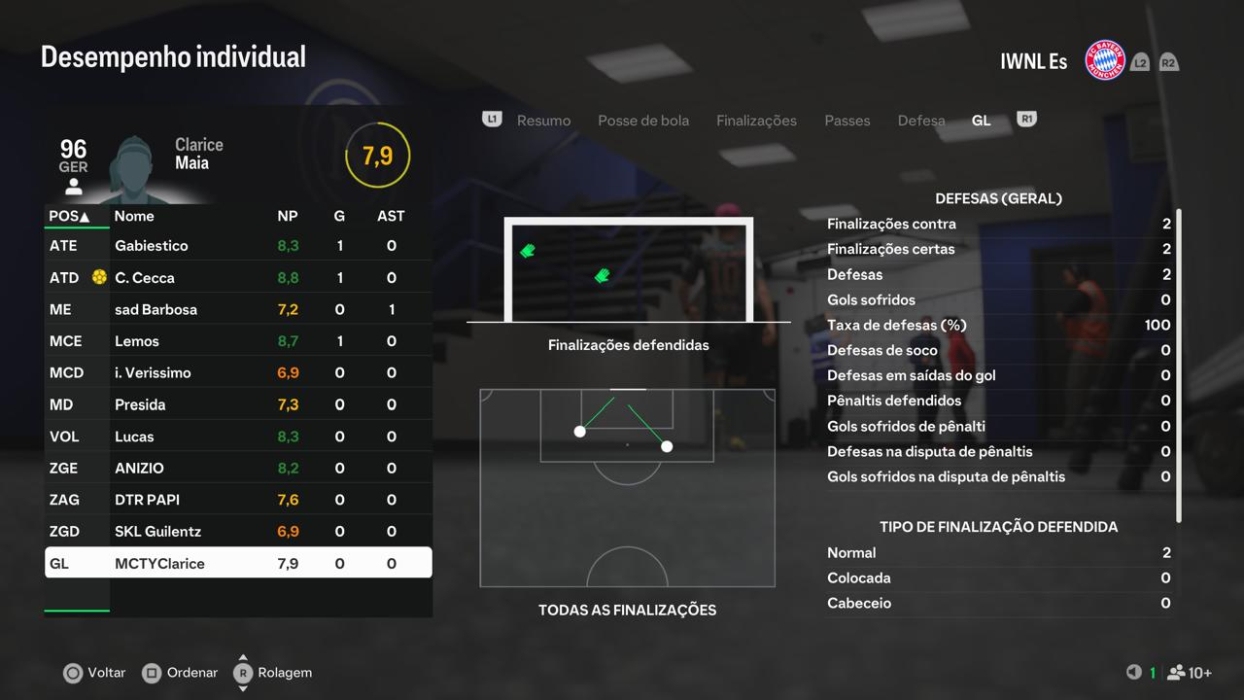1244x700 pixels.
Task: Select DTR PAPI player row
Action: pos(238,500)
